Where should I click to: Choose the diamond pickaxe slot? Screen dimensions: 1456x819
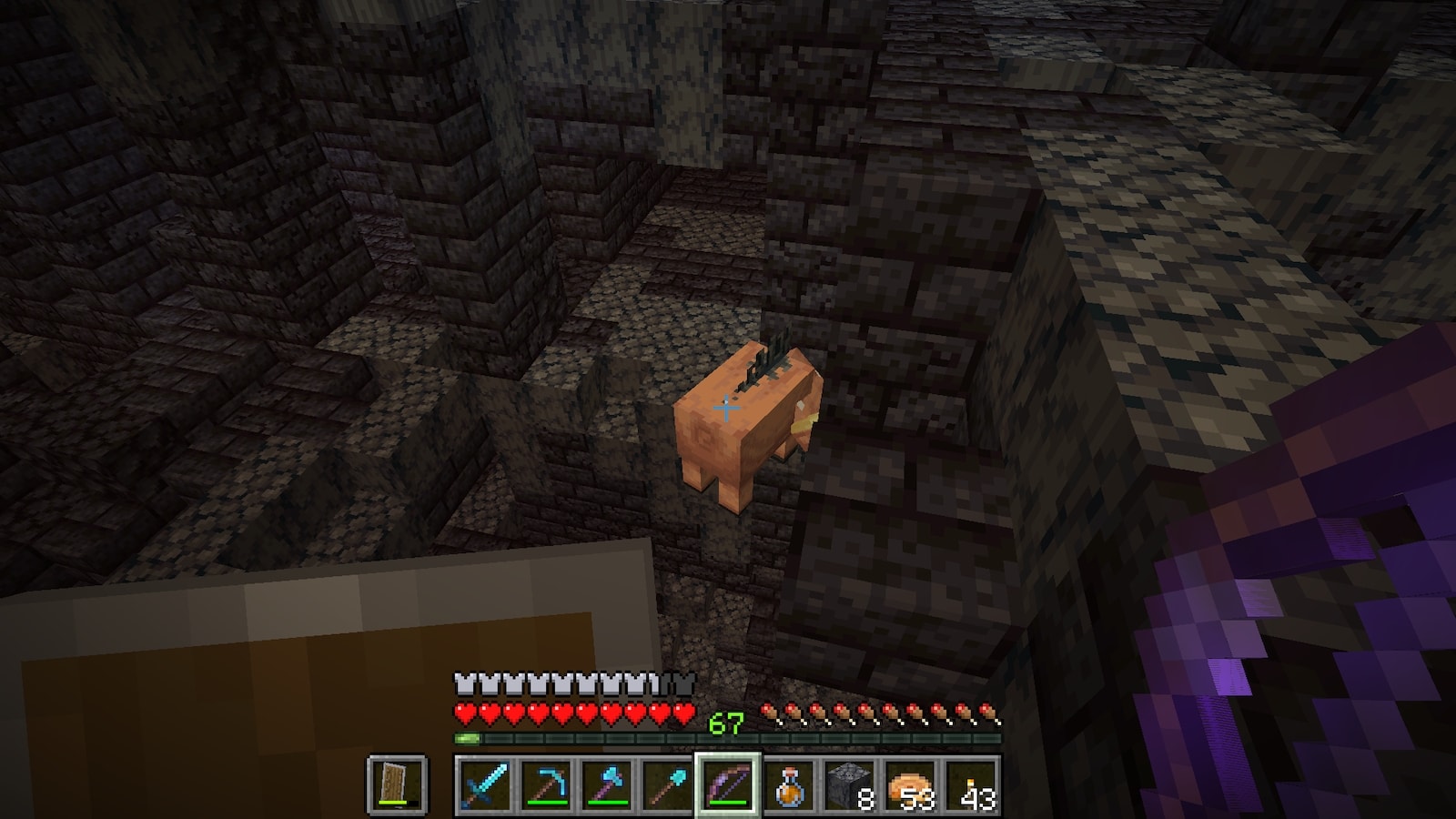click(x=545, y=784)
